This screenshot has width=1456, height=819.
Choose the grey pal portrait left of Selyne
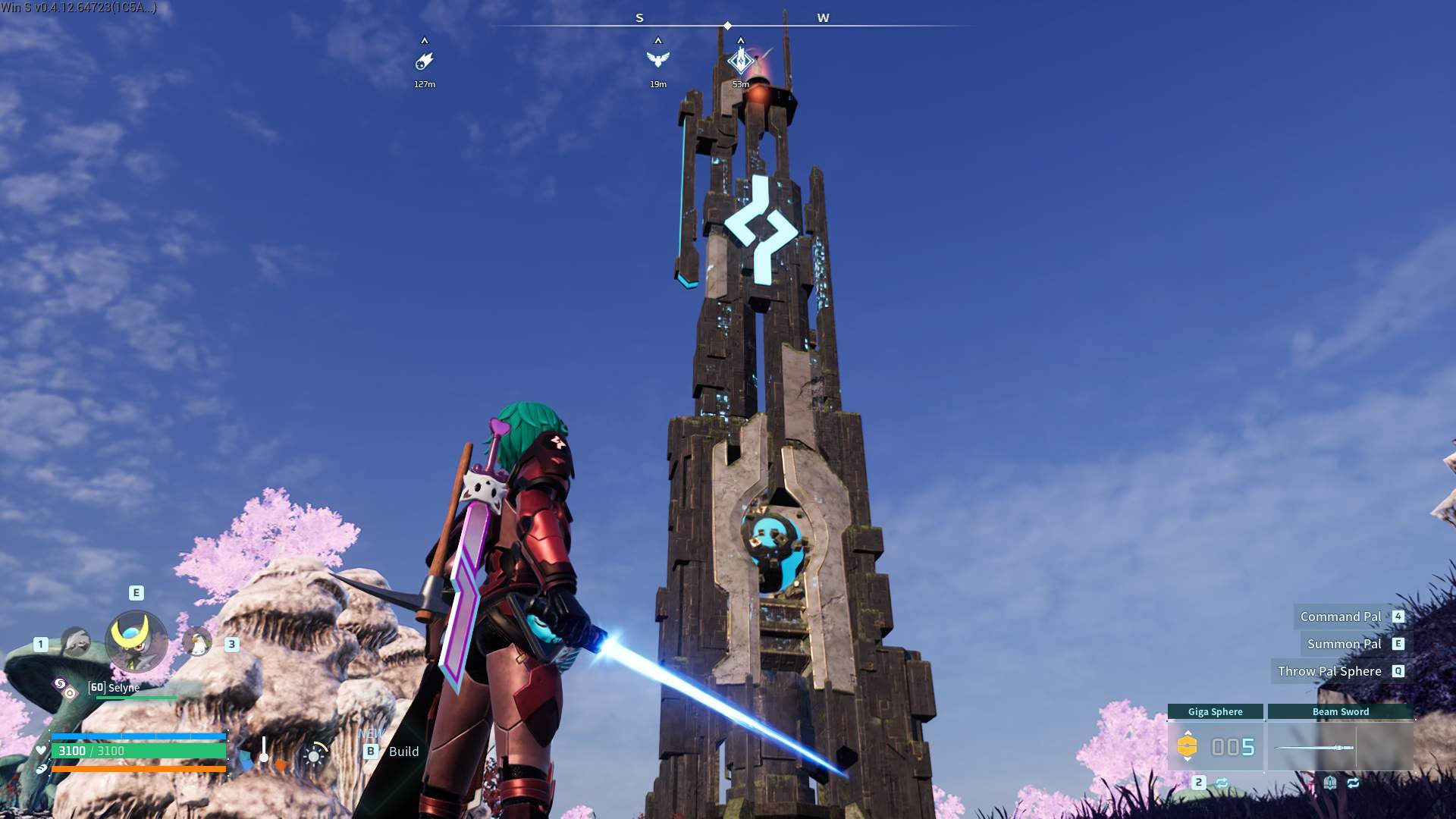point(75,643)
